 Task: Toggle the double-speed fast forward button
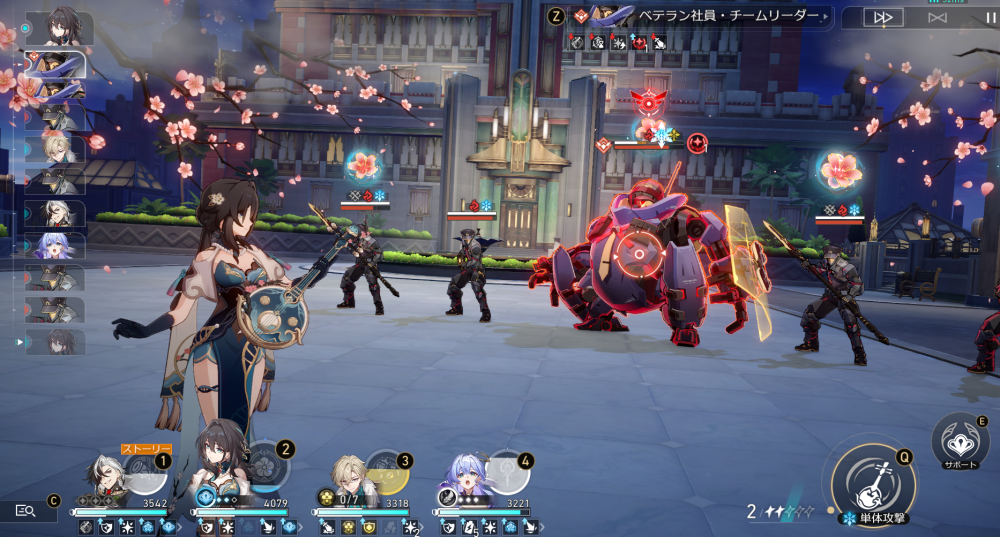click(x=883, y=17)
